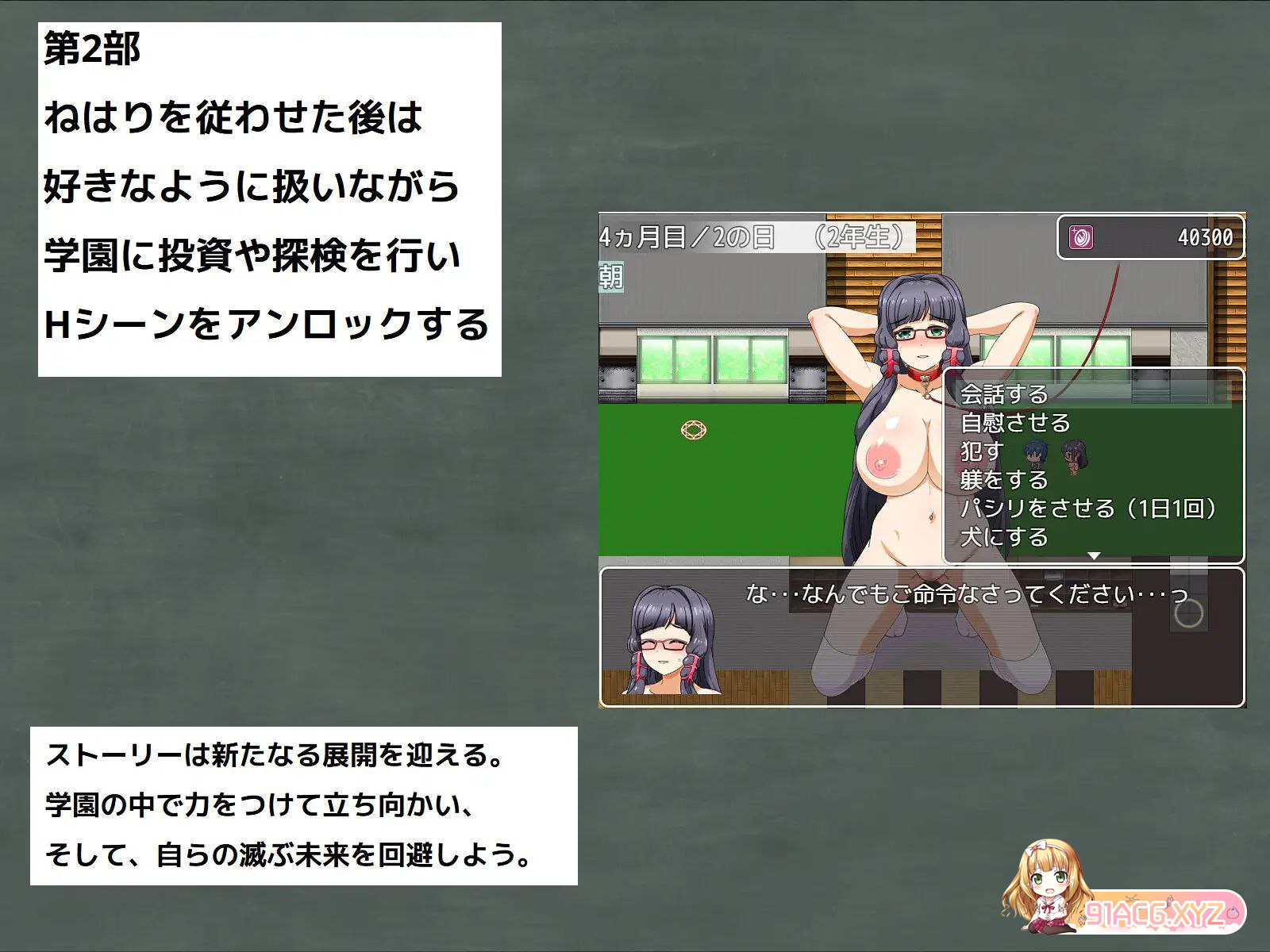This screenshot has width=1270, height=952.
Task: Click the 40300 currency value
Action: click(1206, 236)
